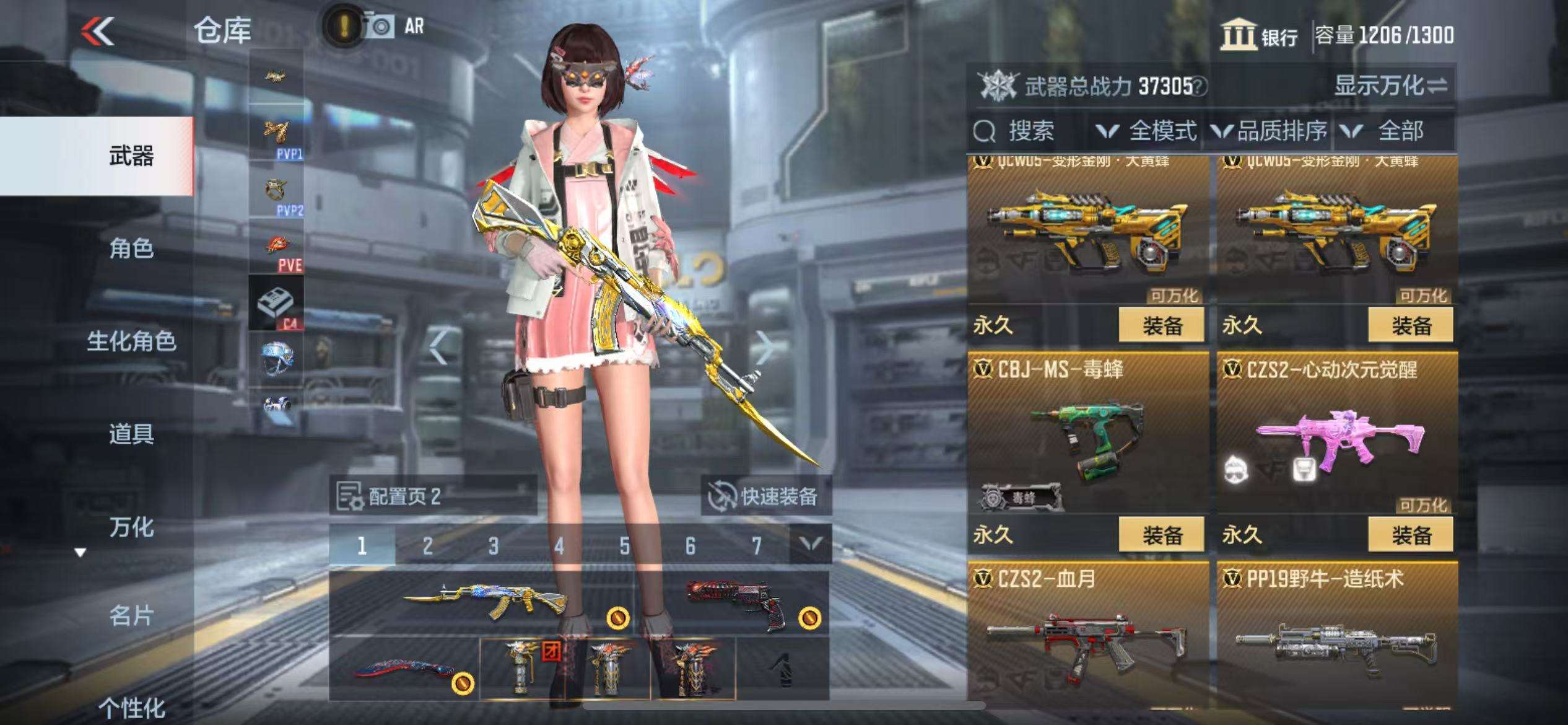
Task: Open the 生化角色 category
Action: click(x=131, y=341)
